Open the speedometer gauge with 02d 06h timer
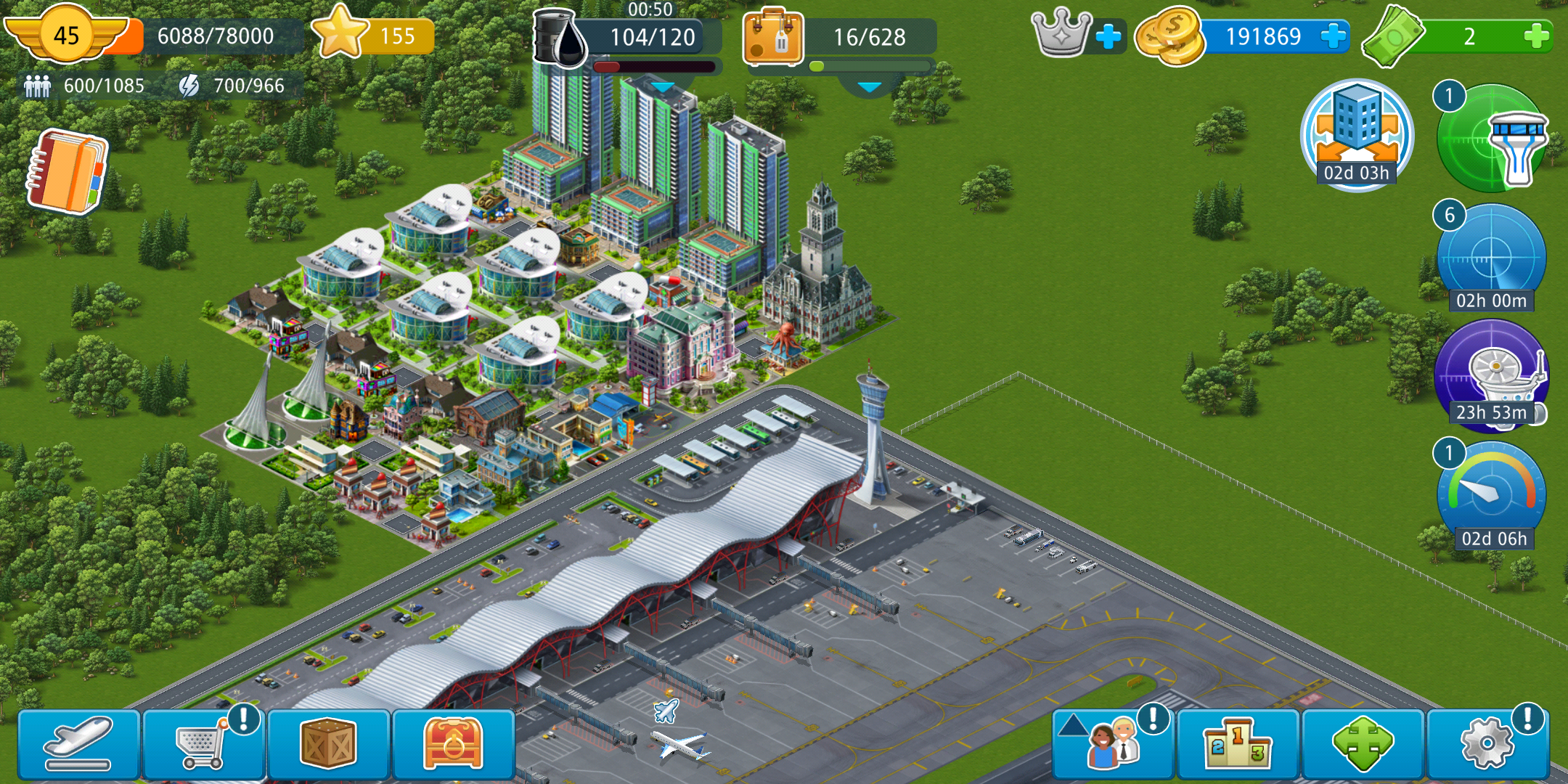 (x=1491, y=495)
